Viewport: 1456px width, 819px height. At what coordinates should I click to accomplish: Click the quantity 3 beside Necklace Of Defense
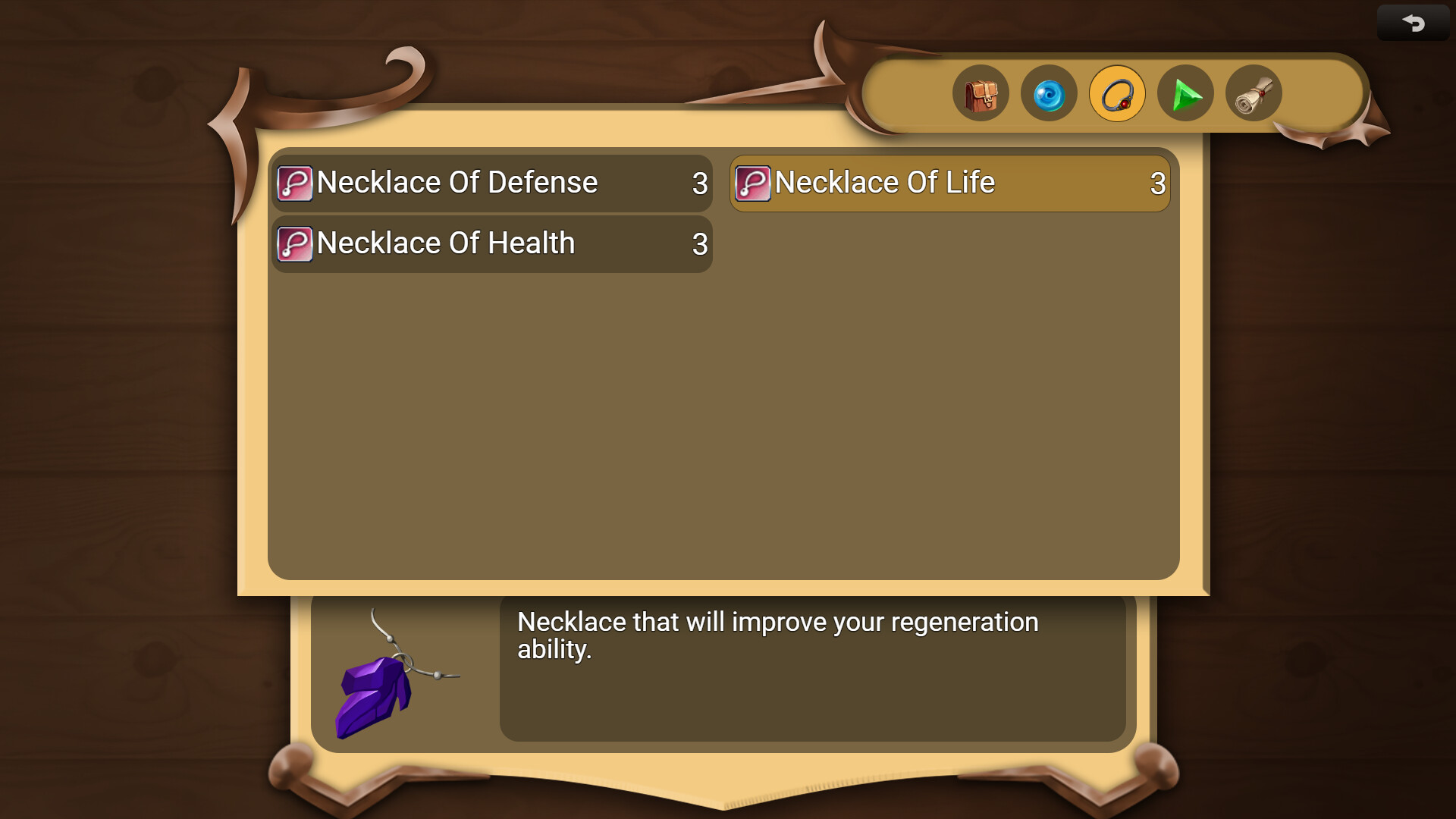pyautogui.click(x=699, y=183)
